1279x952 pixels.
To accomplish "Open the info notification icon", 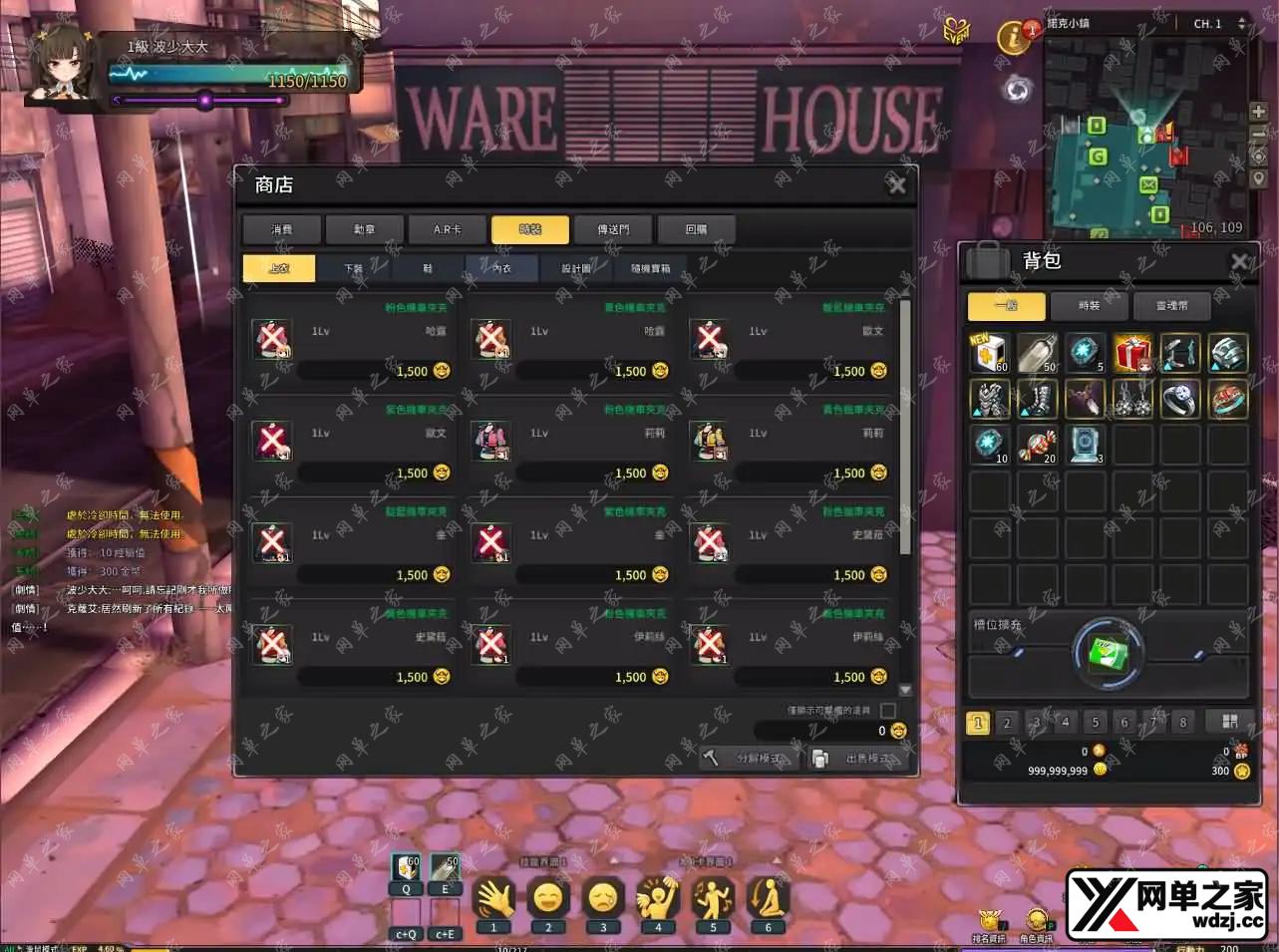I will pyautogui.click(x=1014, y=38).
